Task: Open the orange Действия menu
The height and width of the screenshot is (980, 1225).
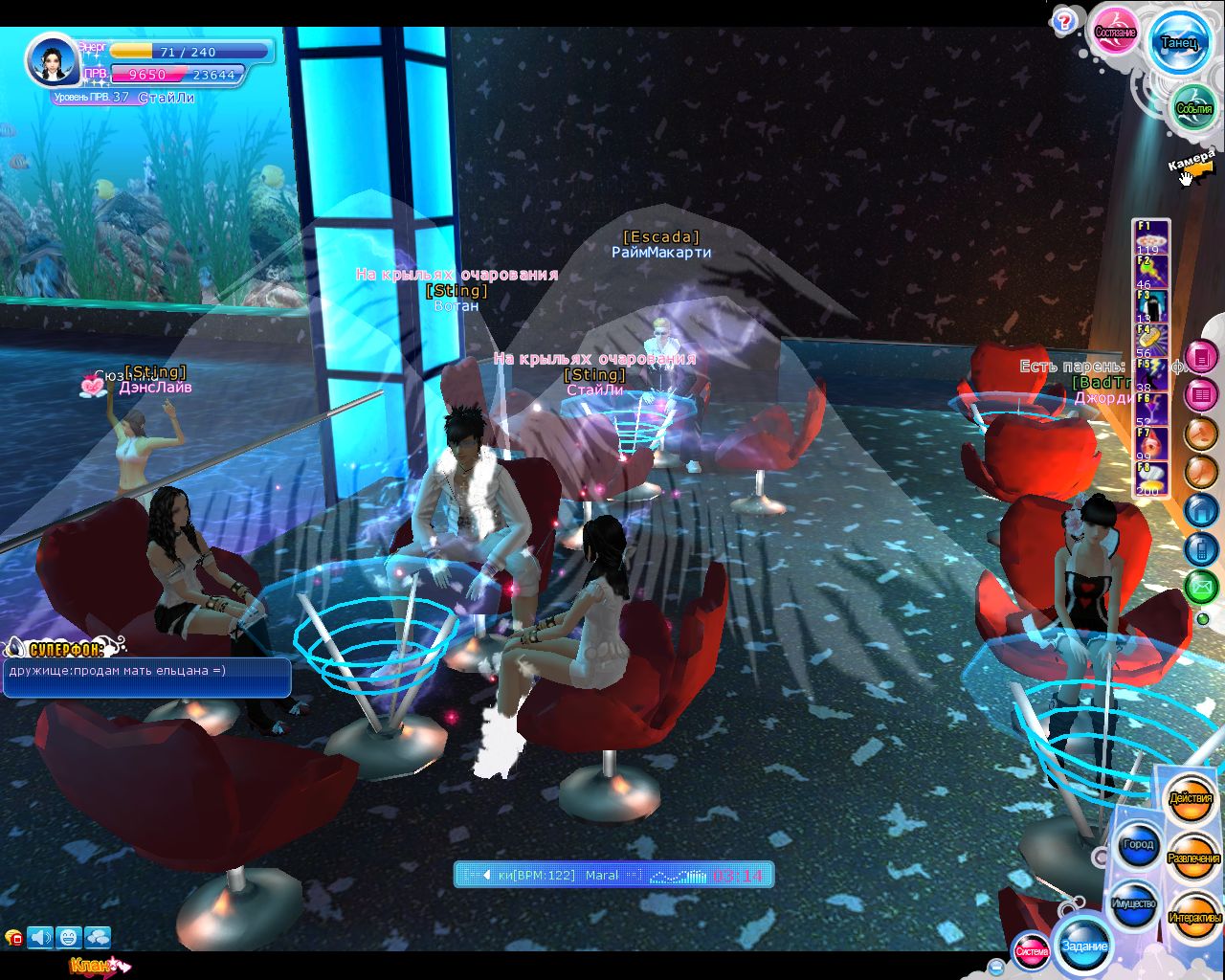Action: coord(1191,798)
